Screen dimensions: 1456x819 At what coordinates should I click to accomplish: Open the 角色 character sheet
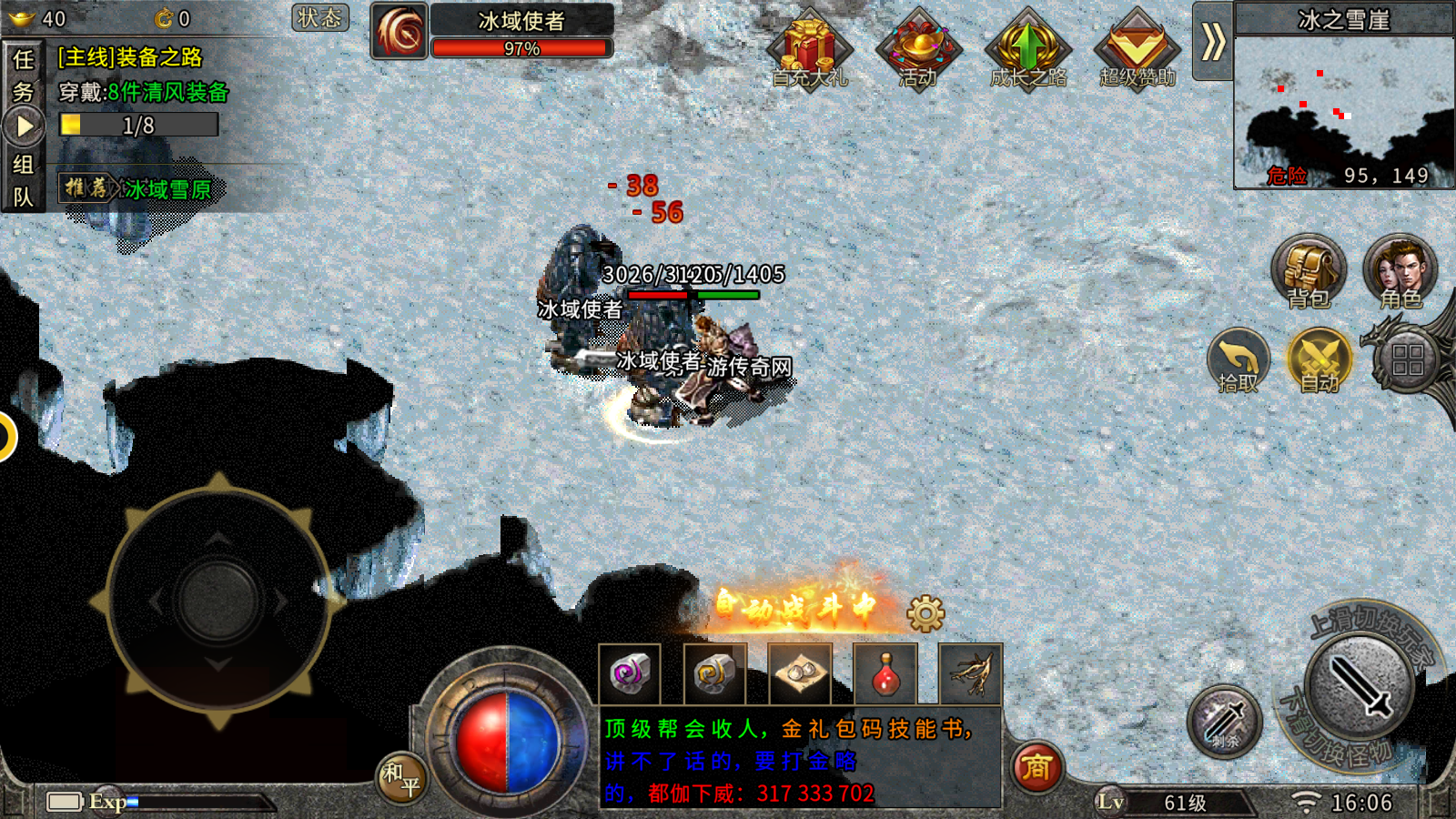coord(1400,271)
